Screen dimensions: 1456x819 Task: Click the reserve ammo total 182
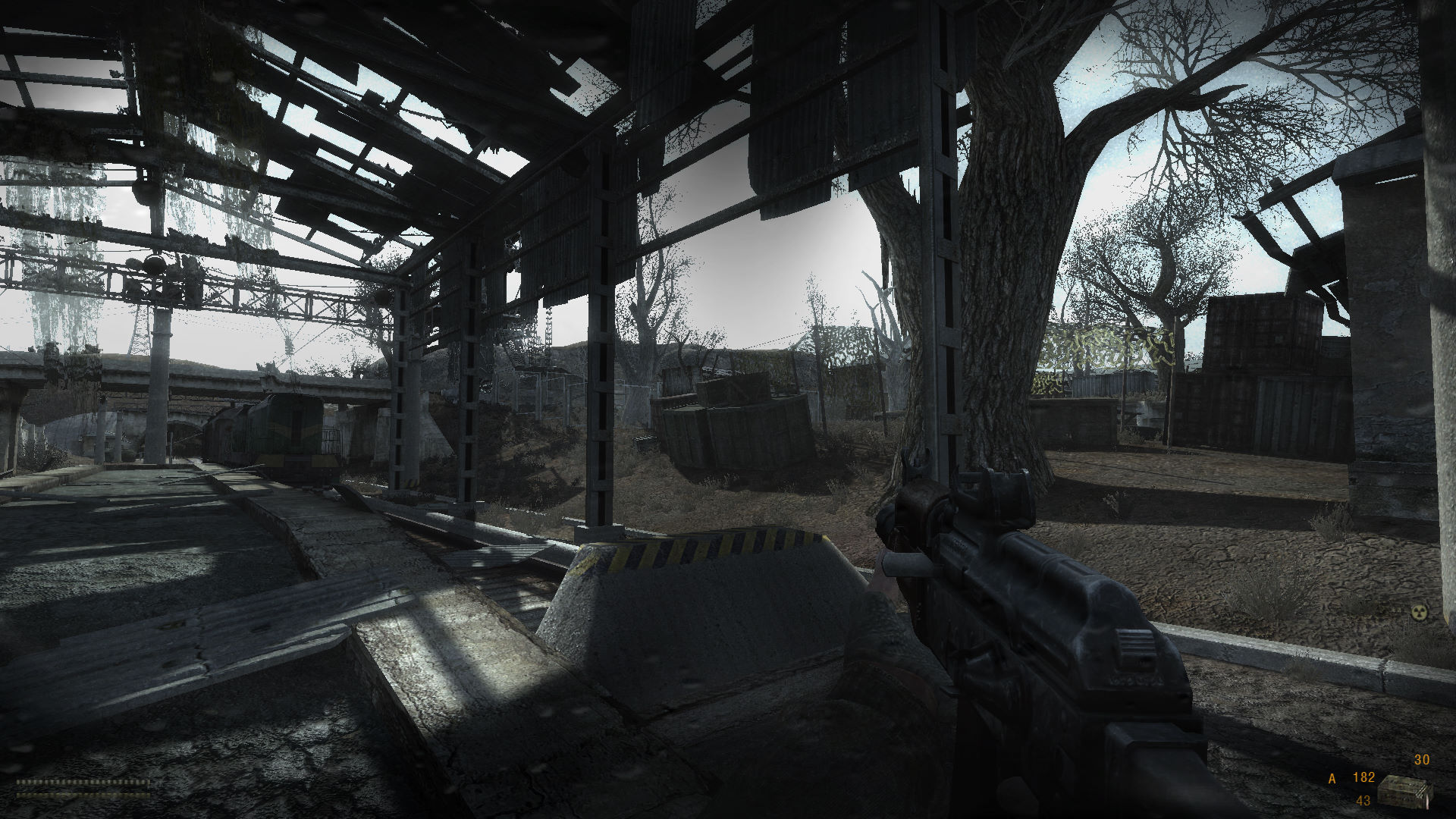[x=1365, y=778]
